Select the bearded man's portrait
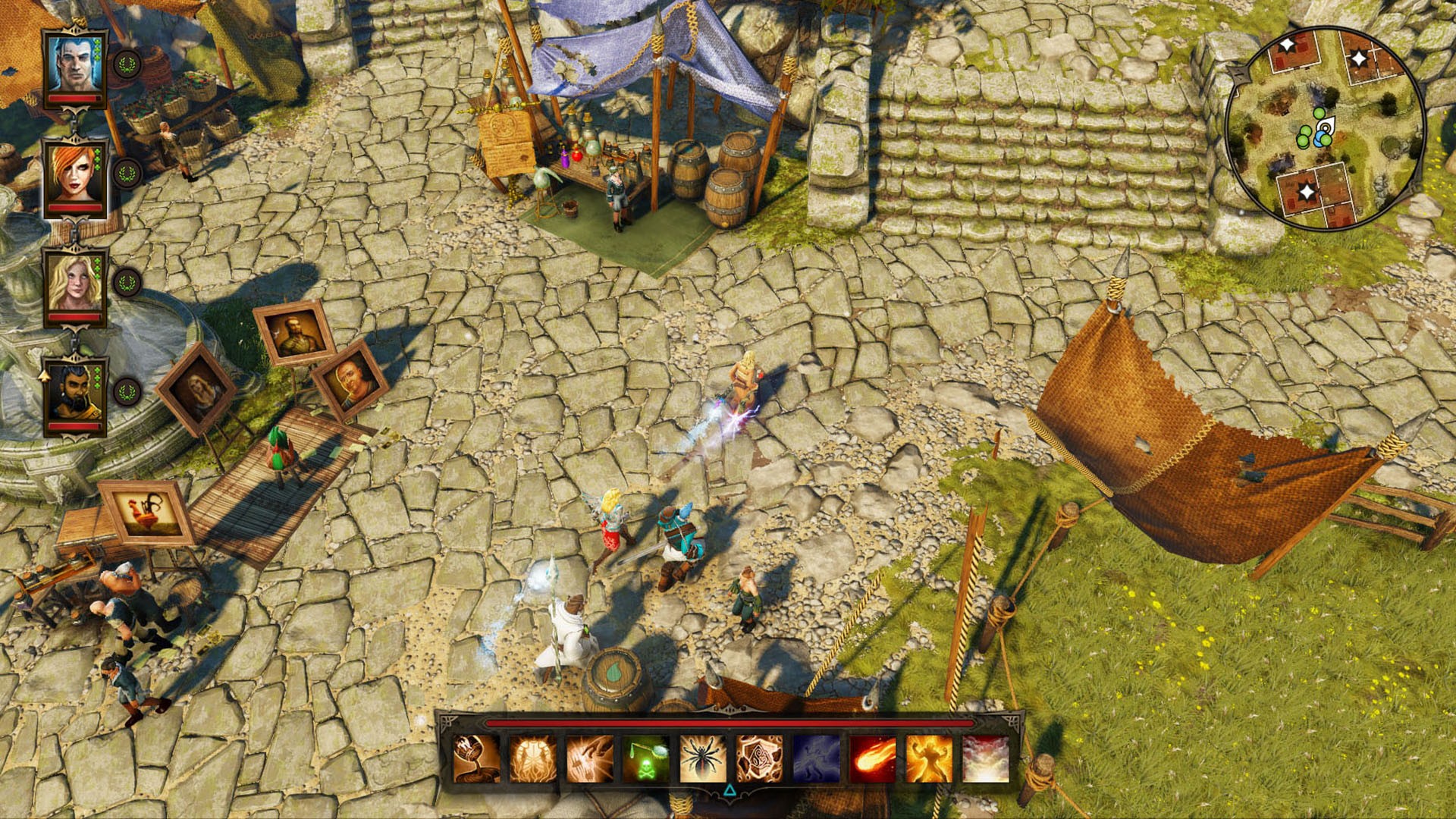Screen dimensions: 1456x819 [x=75, y=393]
